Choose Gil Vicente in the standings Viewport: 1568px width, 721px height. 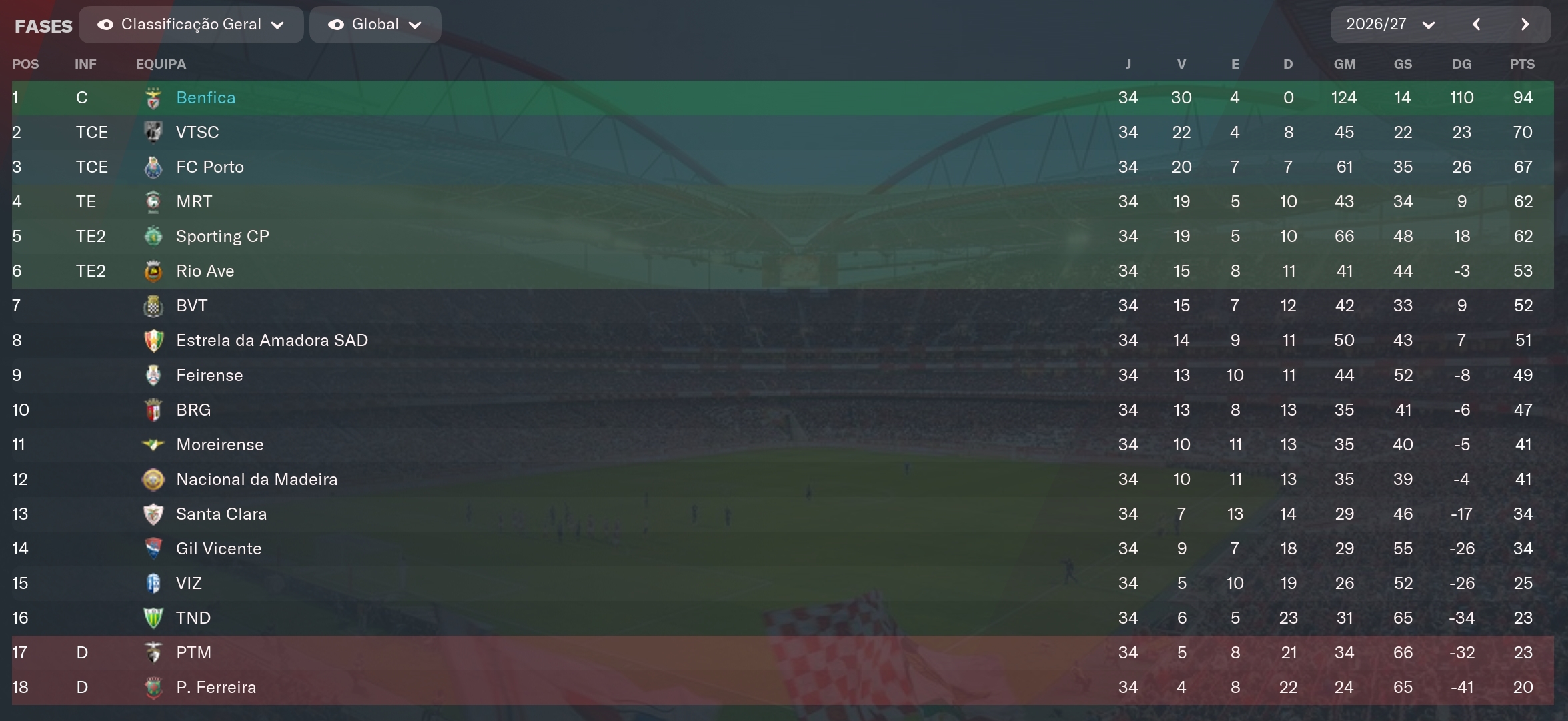click(x=218, y=549)
